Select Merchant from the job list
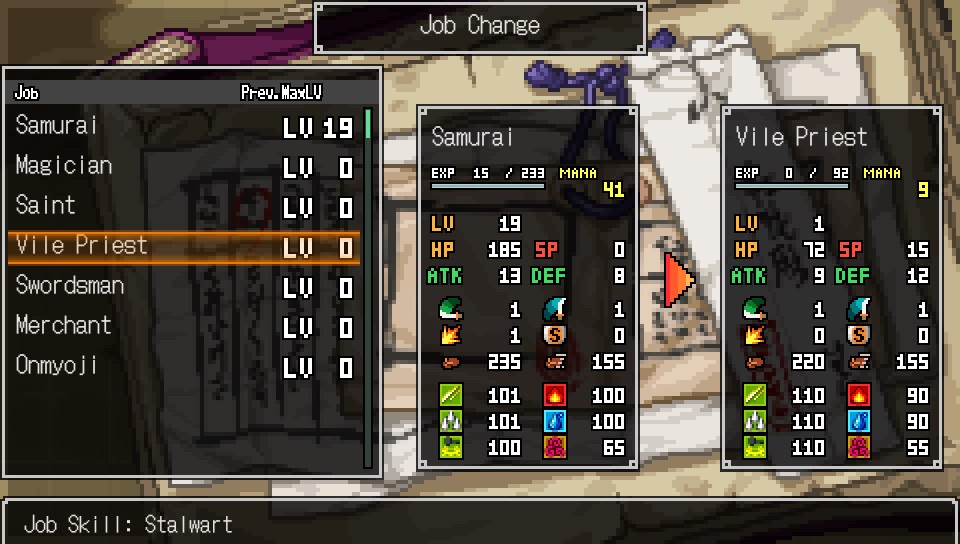960x544 pixels. 184,327
